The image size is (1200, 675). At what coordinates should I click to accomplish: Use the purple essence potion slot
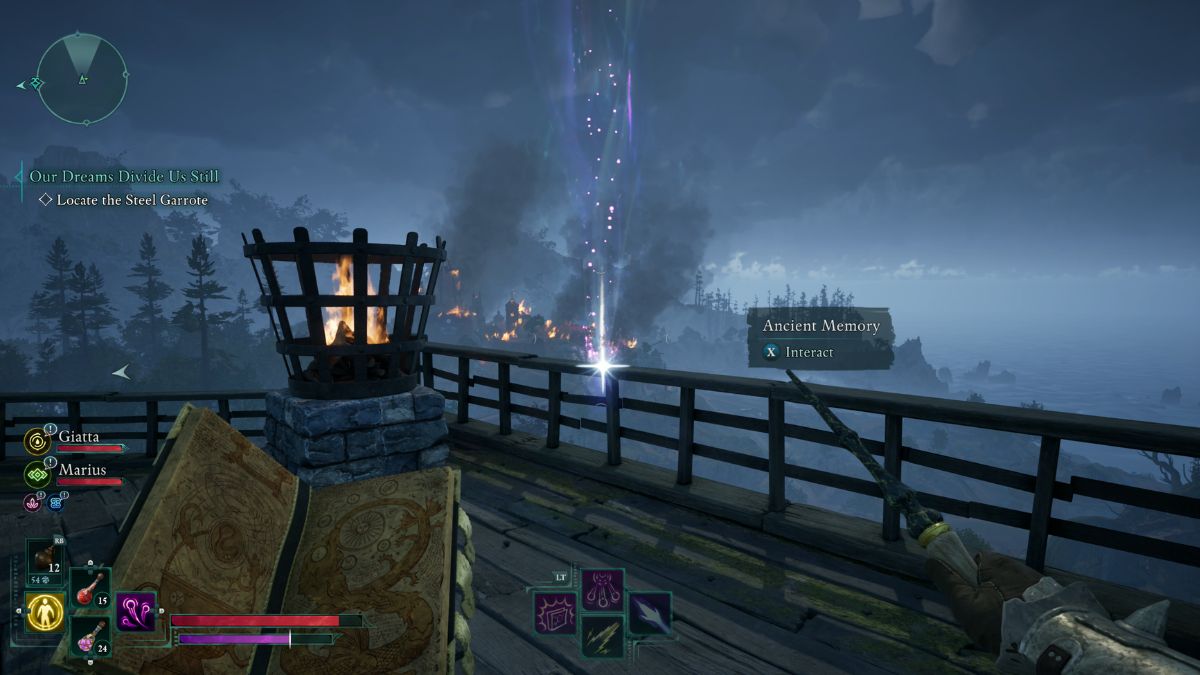pos(90,636)
